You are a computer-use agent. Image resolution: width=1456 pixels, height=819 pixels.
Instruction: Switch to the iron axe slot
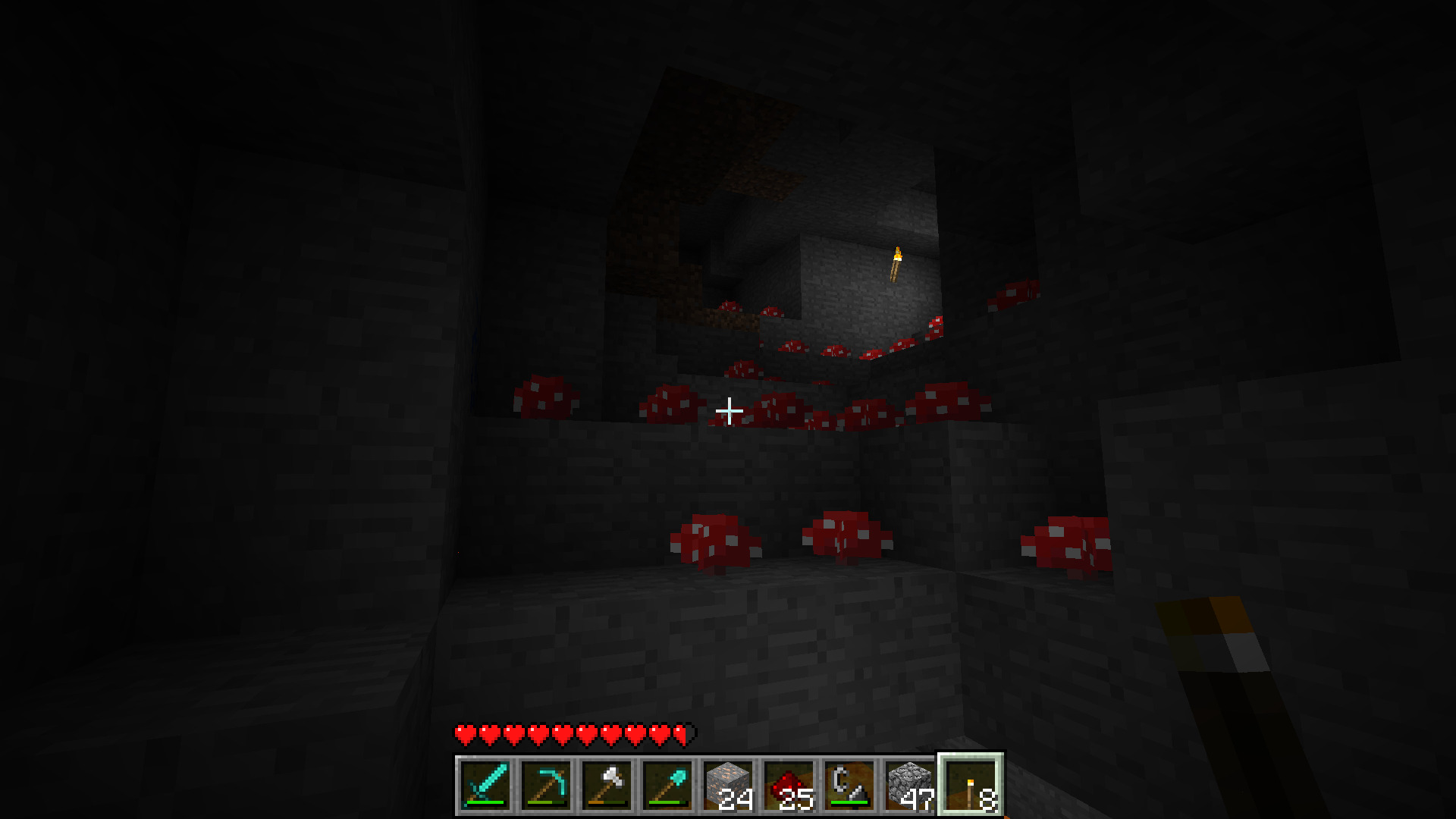(x=607, y=785)
